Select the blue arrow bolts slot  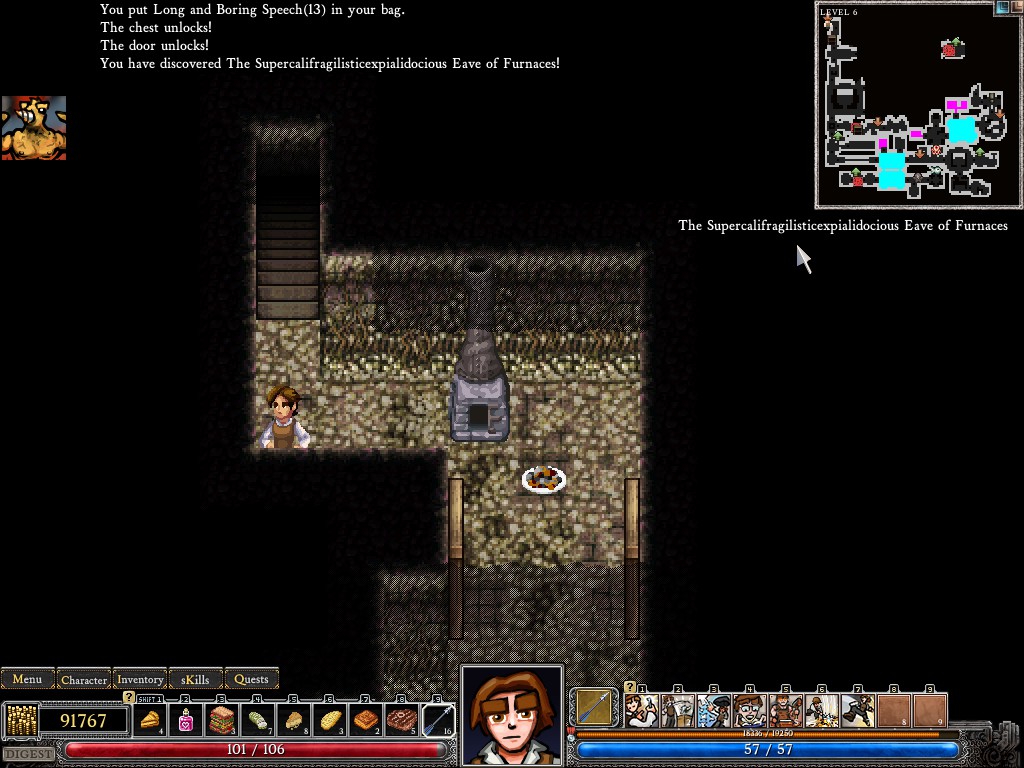[438, 719]
